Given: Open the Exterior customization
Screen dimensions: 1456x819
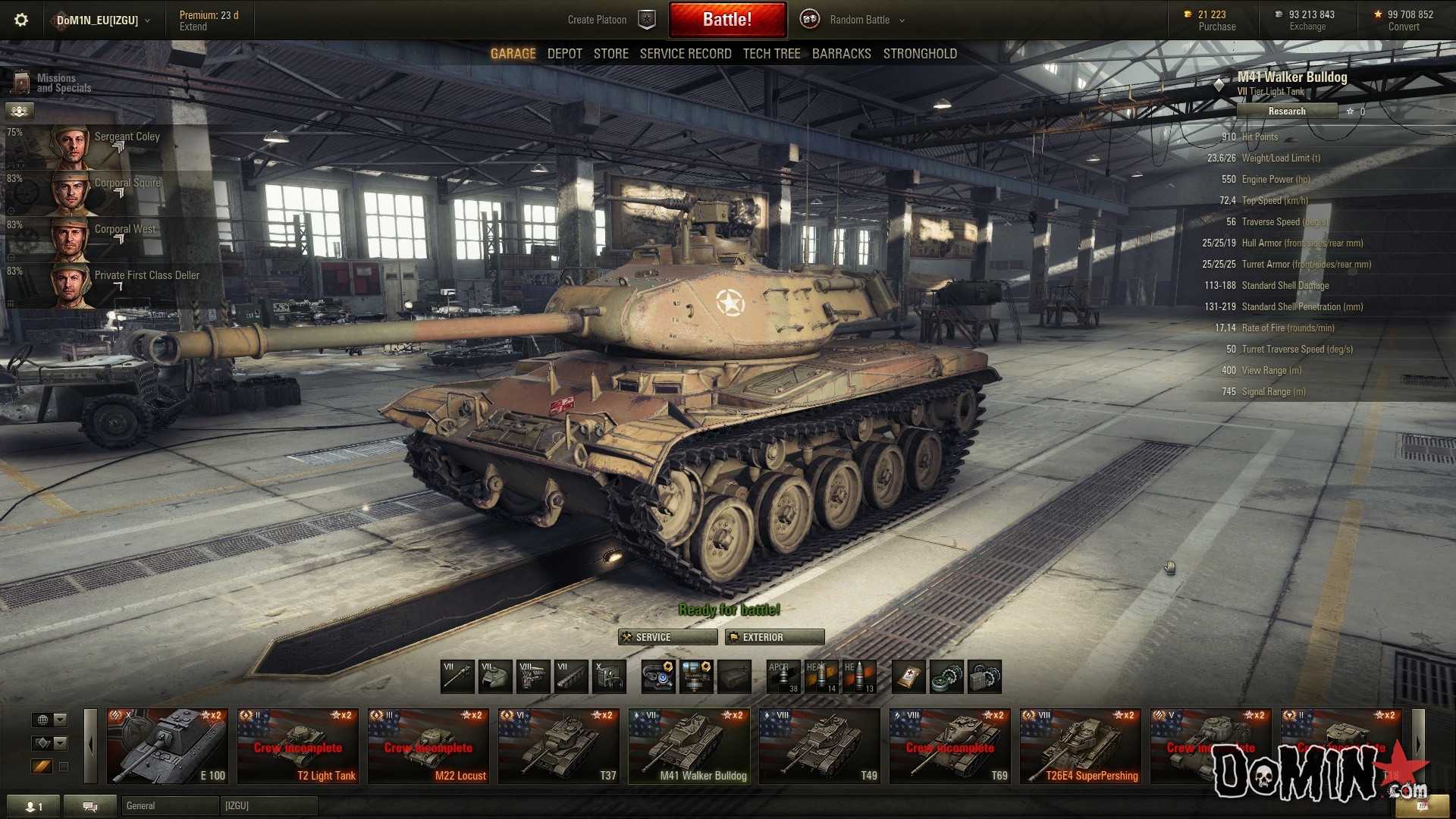Looking at the screenshot, I should pyautogui.click(x=774, y=637).
